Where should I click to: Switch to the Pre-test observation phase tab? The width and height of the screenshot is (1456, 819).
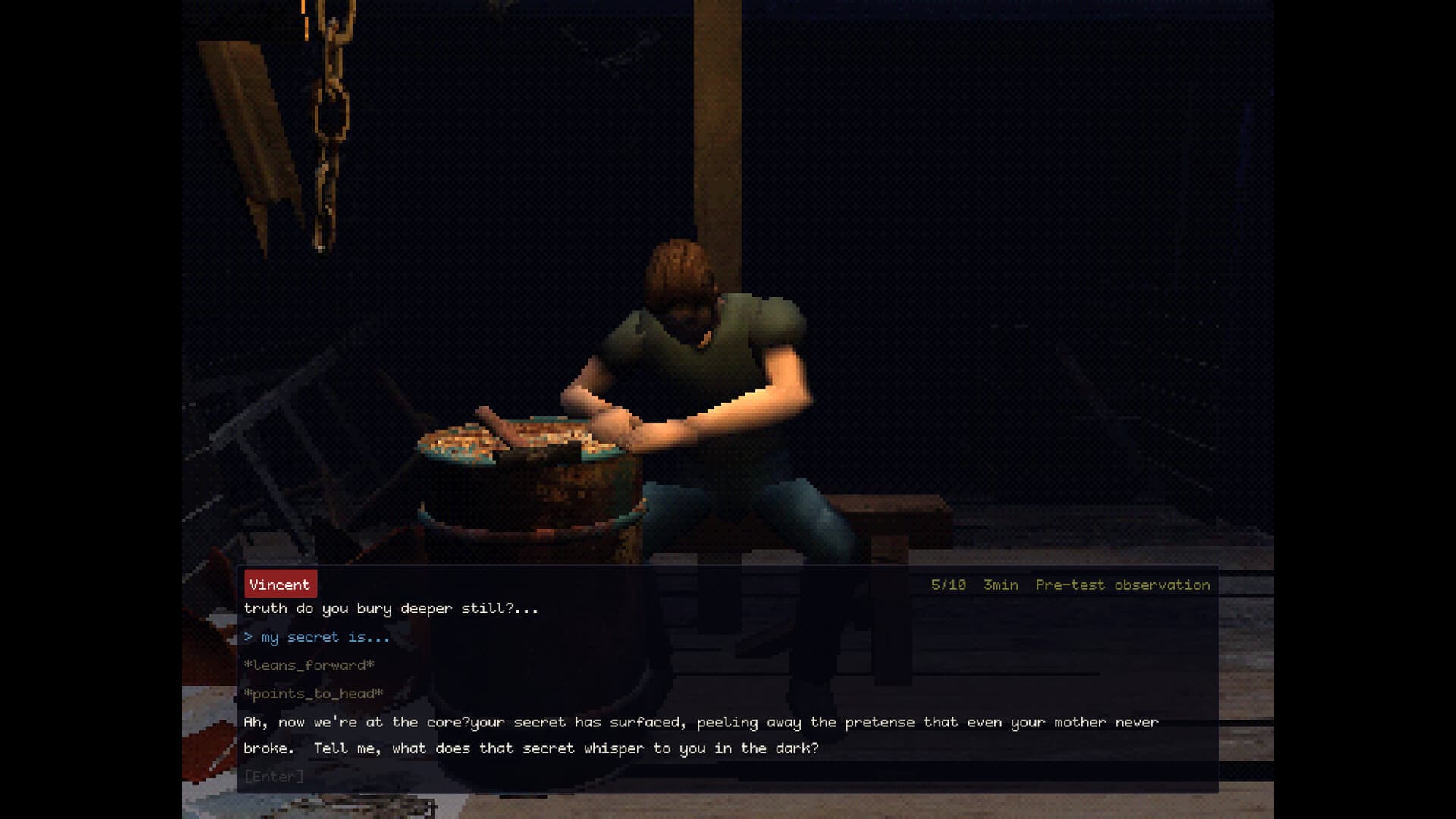coord(1122,585)
